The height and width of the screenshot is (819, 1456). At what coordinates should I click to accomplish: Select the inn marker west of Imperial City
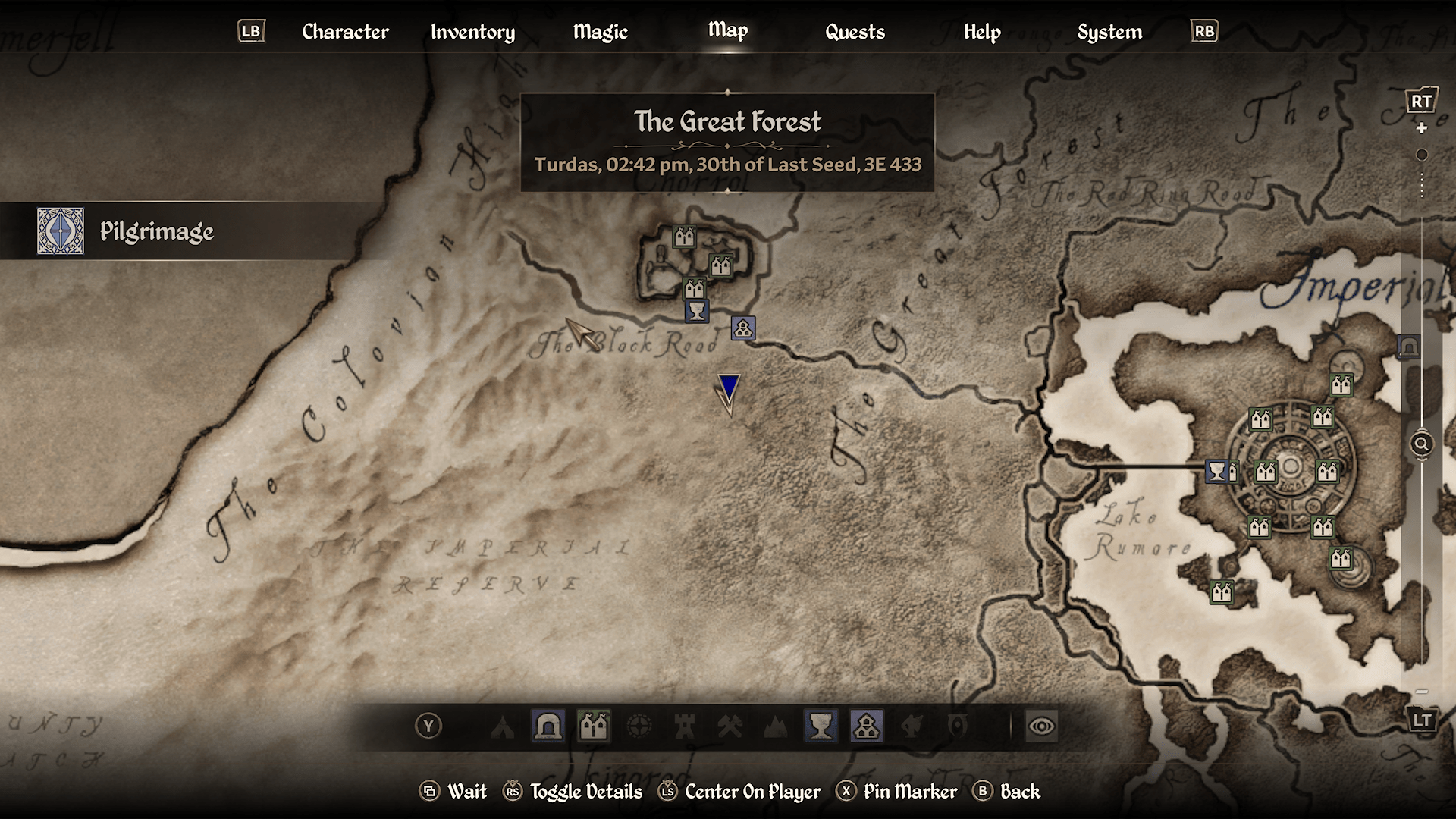[x=1216, y=472]
